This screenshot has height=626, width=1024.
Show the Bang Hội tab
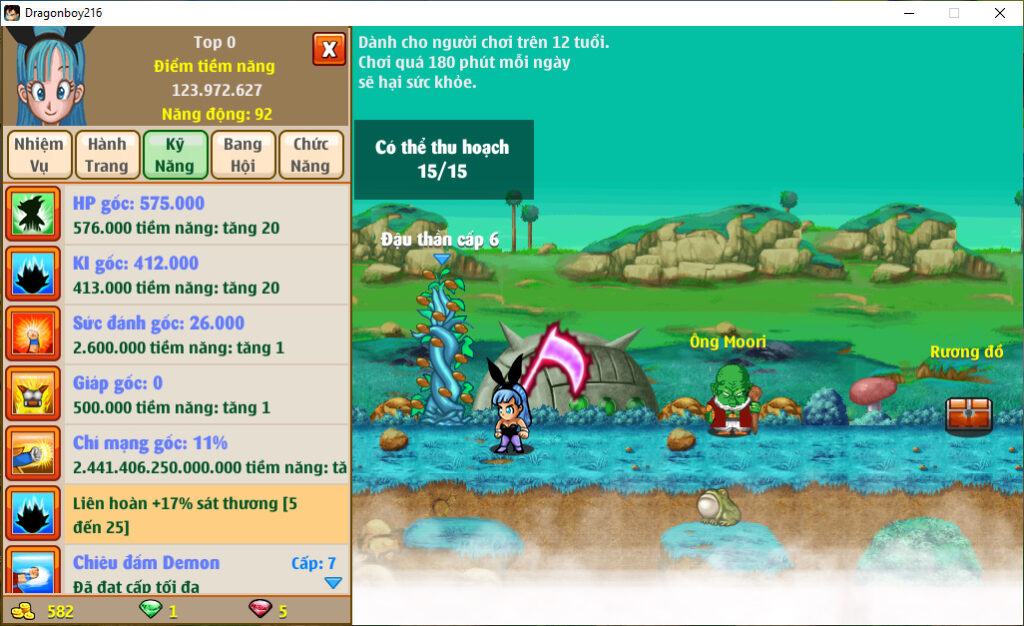[242, 155]
